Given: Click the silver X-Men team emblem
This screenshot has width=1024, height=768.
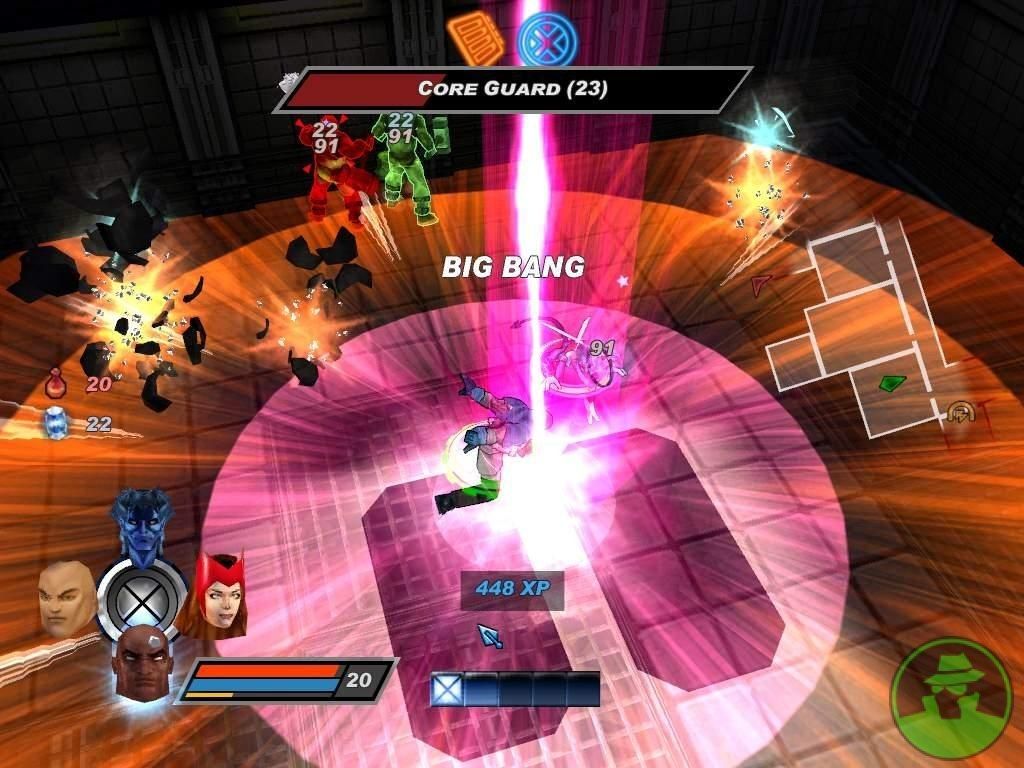Looking at the screenshot, I should (142, 598).
